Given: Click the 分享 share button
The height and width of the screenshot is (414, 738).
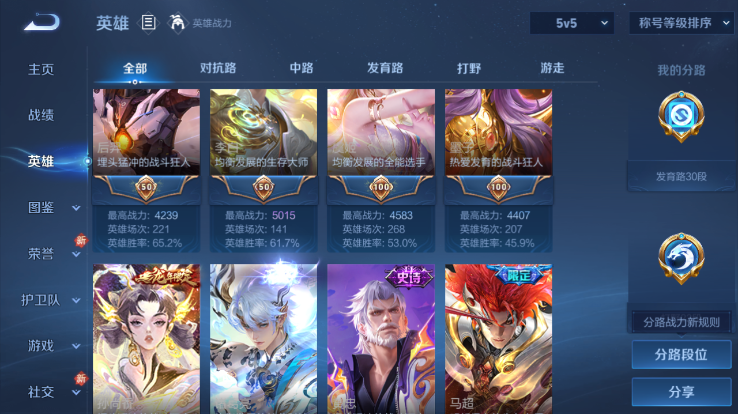Looking at the screenshot, I should coord(681,392).
